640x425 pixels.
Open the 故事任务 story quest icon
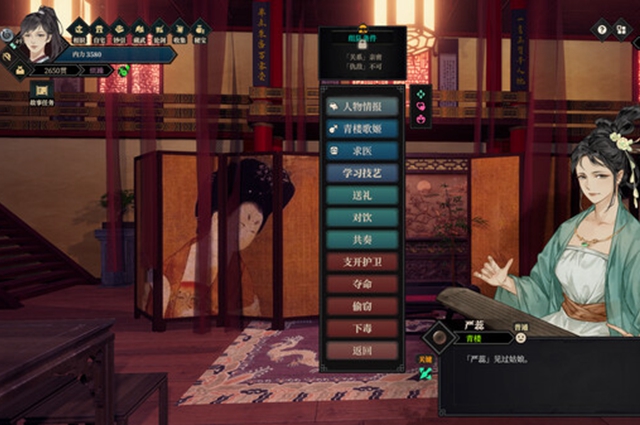pos(42,92)
